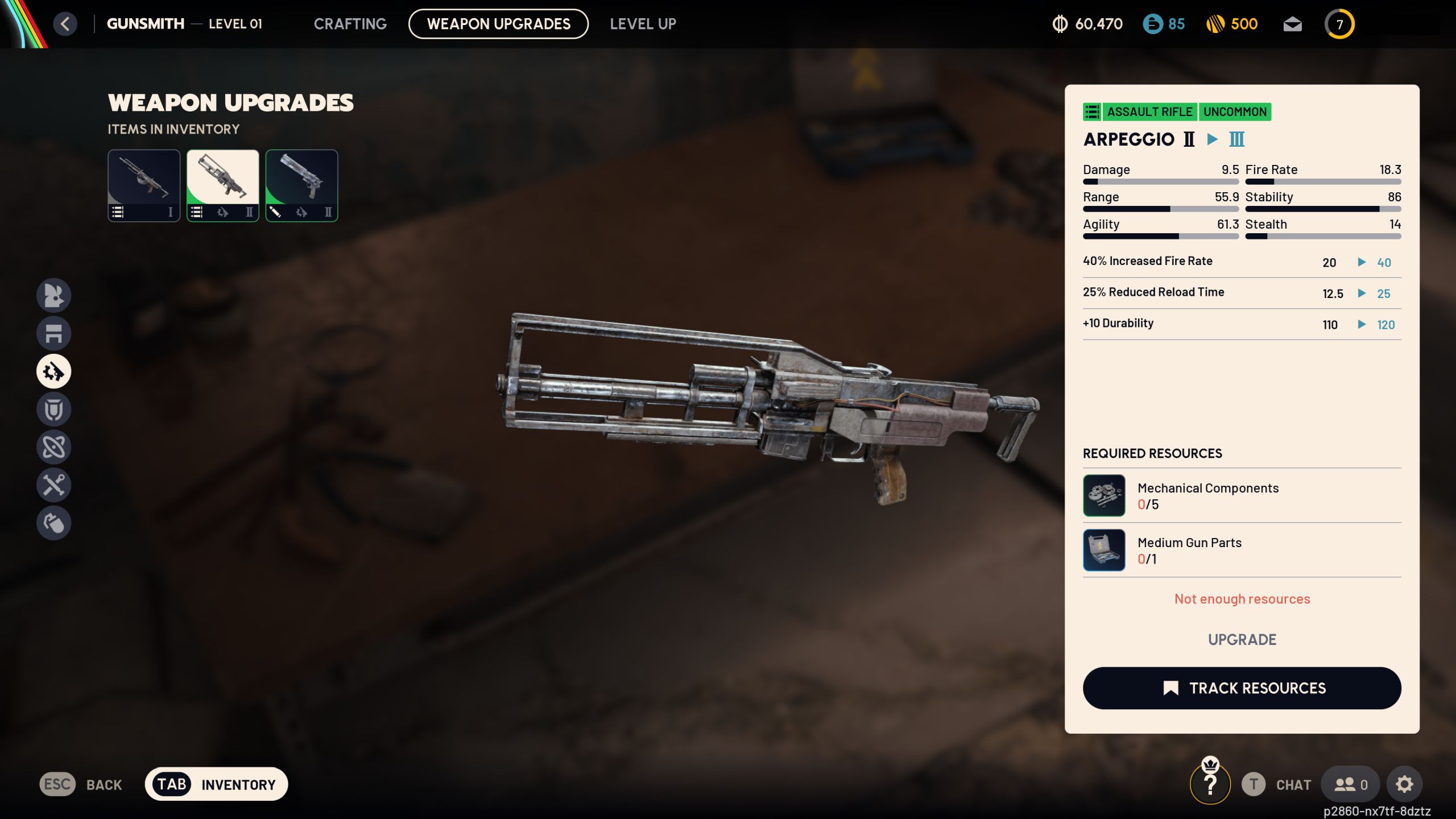Choose the tier II pistol slot

pos(301,185)
